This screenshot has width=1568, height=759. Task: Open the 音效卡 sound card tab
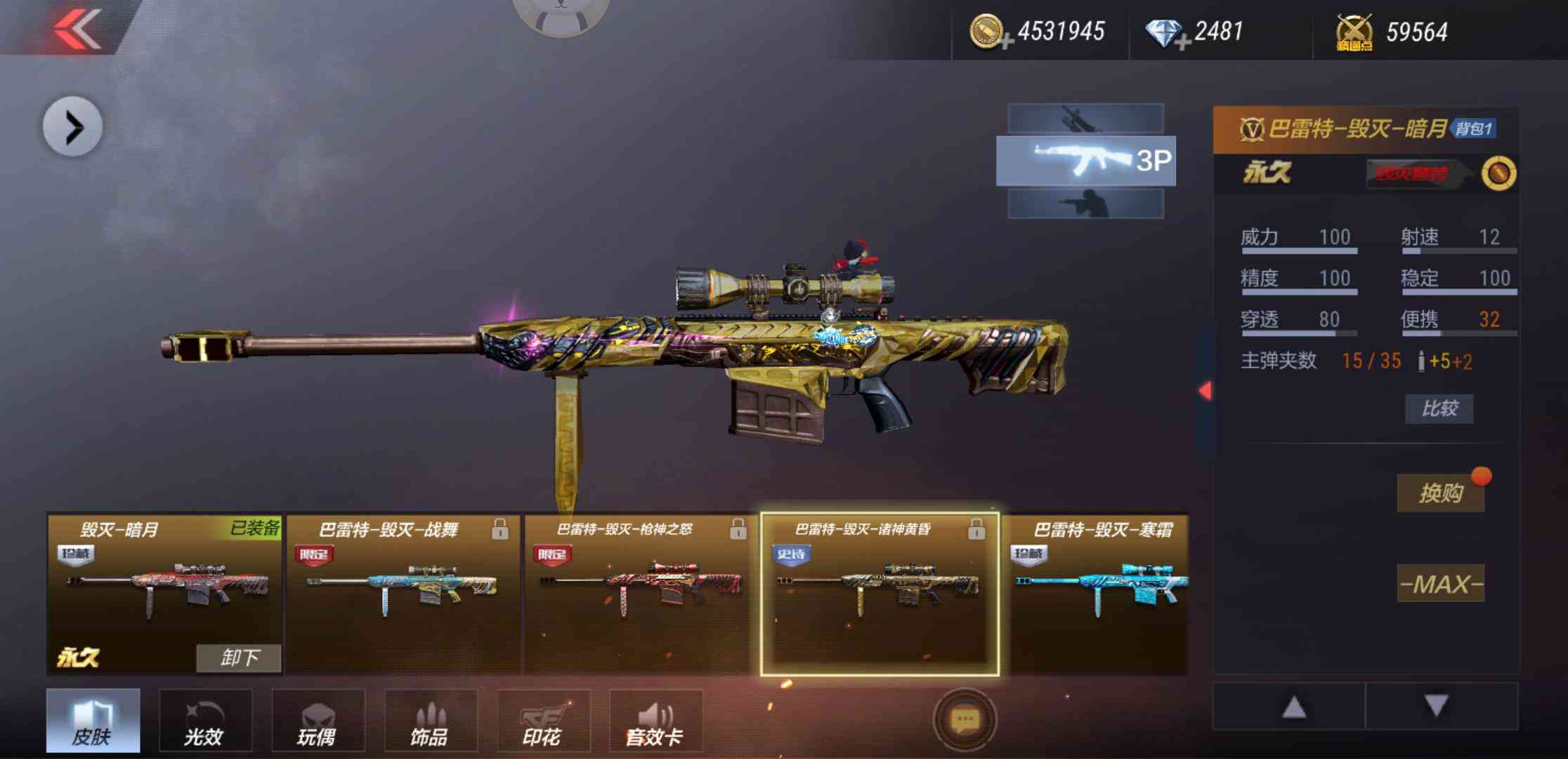pos(655,721)
